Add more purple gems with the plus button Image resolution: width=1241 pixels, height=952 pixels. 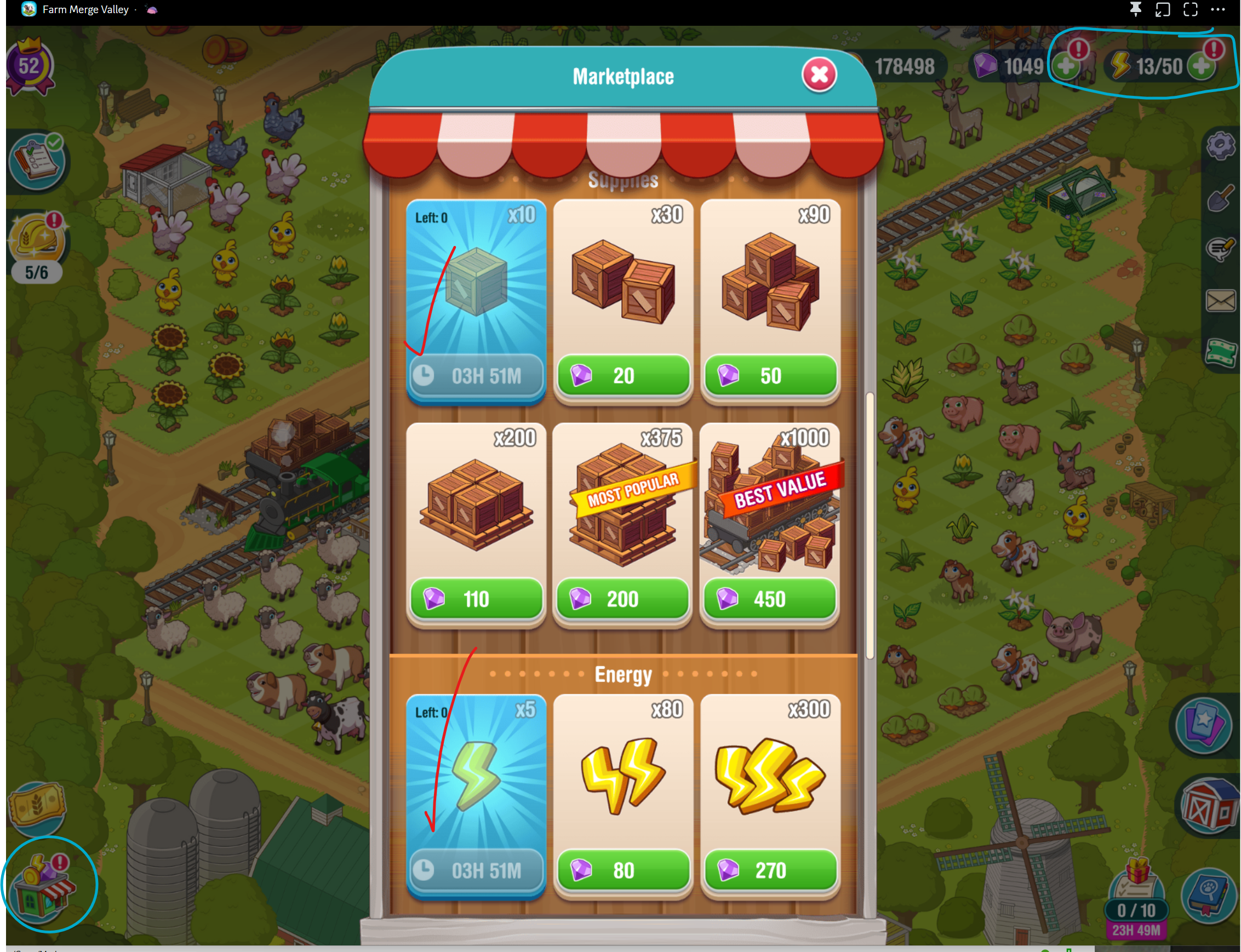click(x=1066, y=66)
